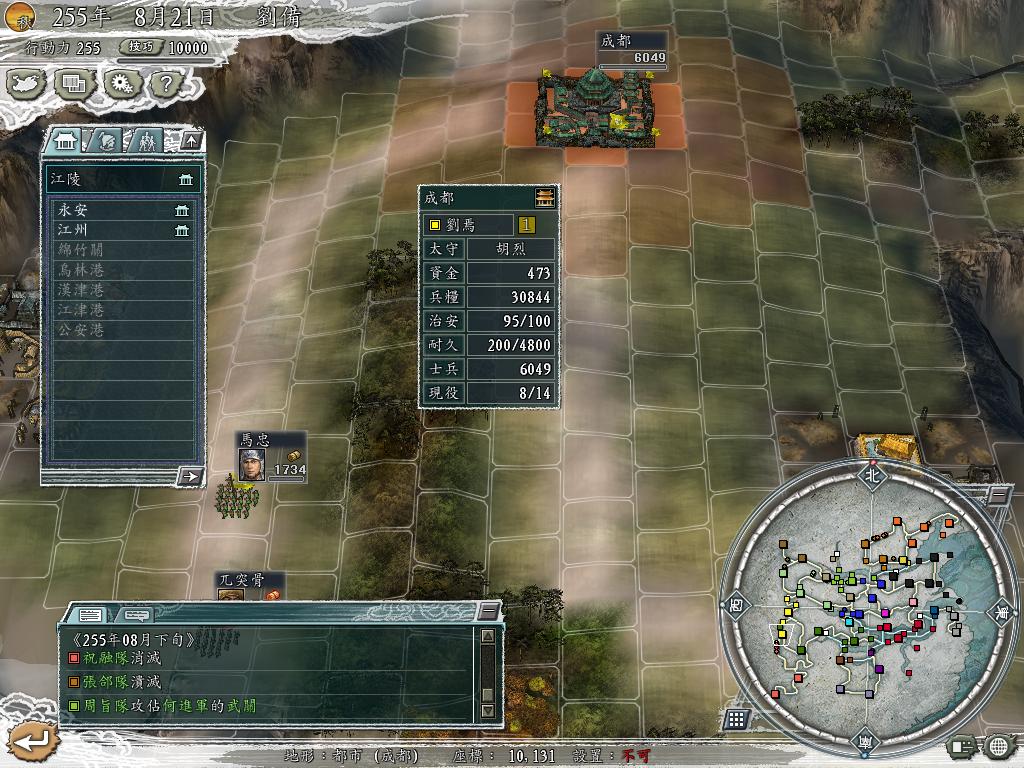Minimize the circular minimap
Screen dimensions: 1024x768
pos(998,494)
